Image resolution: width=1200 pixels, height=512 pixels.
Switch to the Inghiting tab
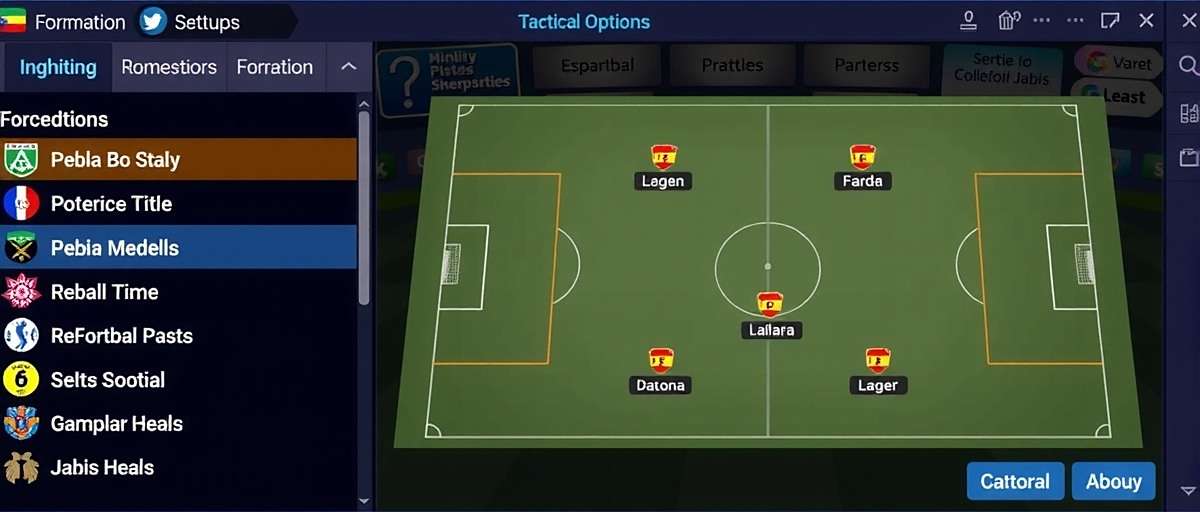point(58,67)
